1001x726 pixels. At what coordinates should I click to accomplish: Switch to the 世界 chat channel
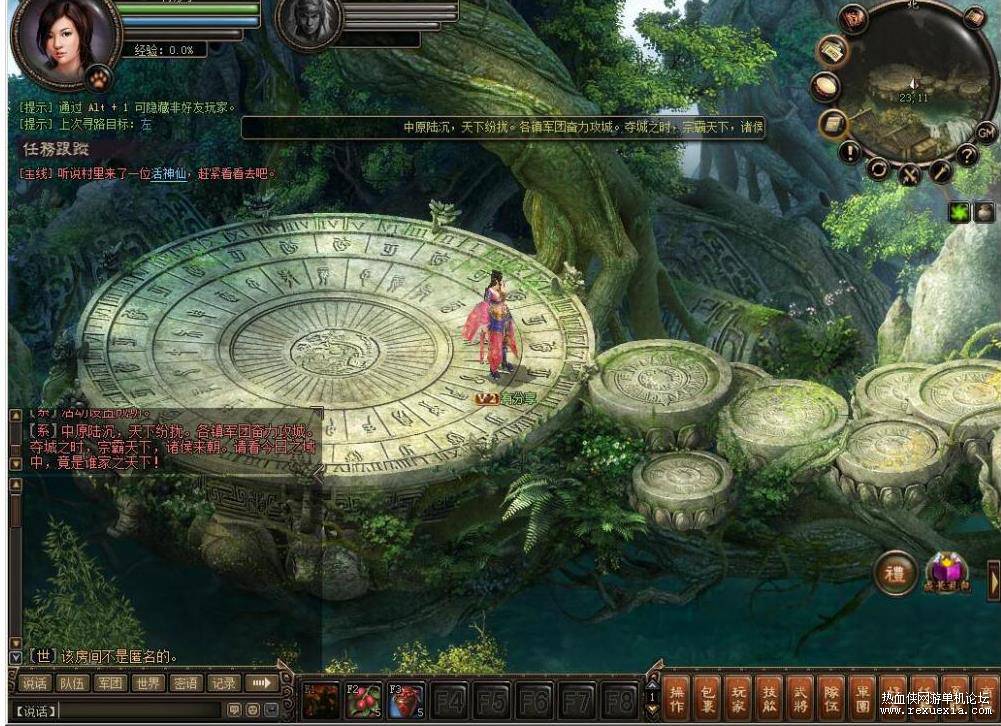pos(148,684)
